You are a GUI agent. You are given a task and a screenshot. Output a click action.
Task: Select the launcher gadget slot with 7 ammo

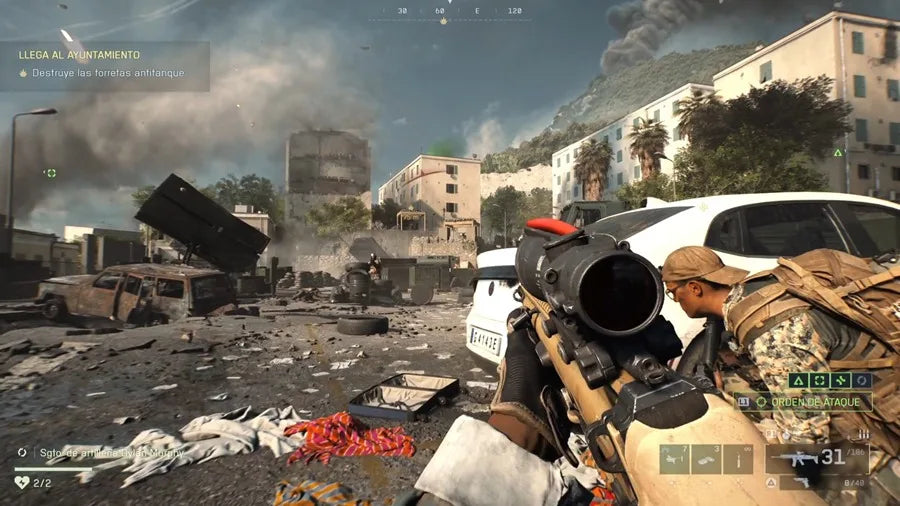(x=674, y=458)
